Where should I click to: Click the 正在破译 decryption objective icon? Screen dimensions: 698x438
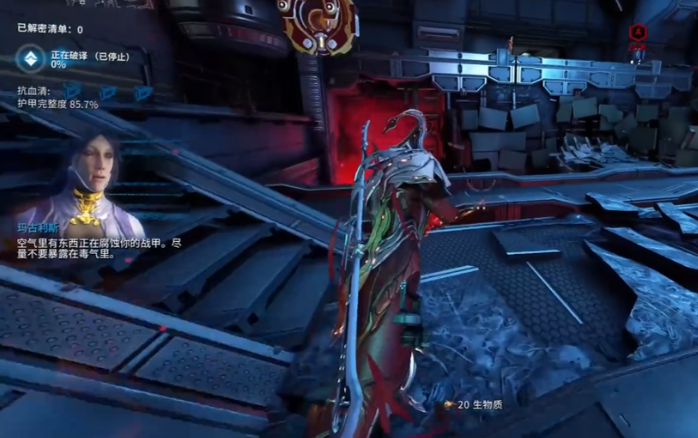(30, 59)
